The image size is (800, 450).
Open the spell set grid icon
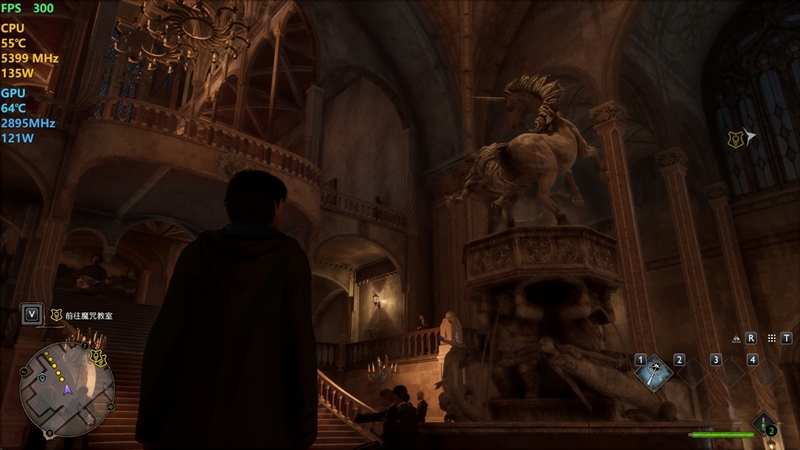click(x=773, y=338)
